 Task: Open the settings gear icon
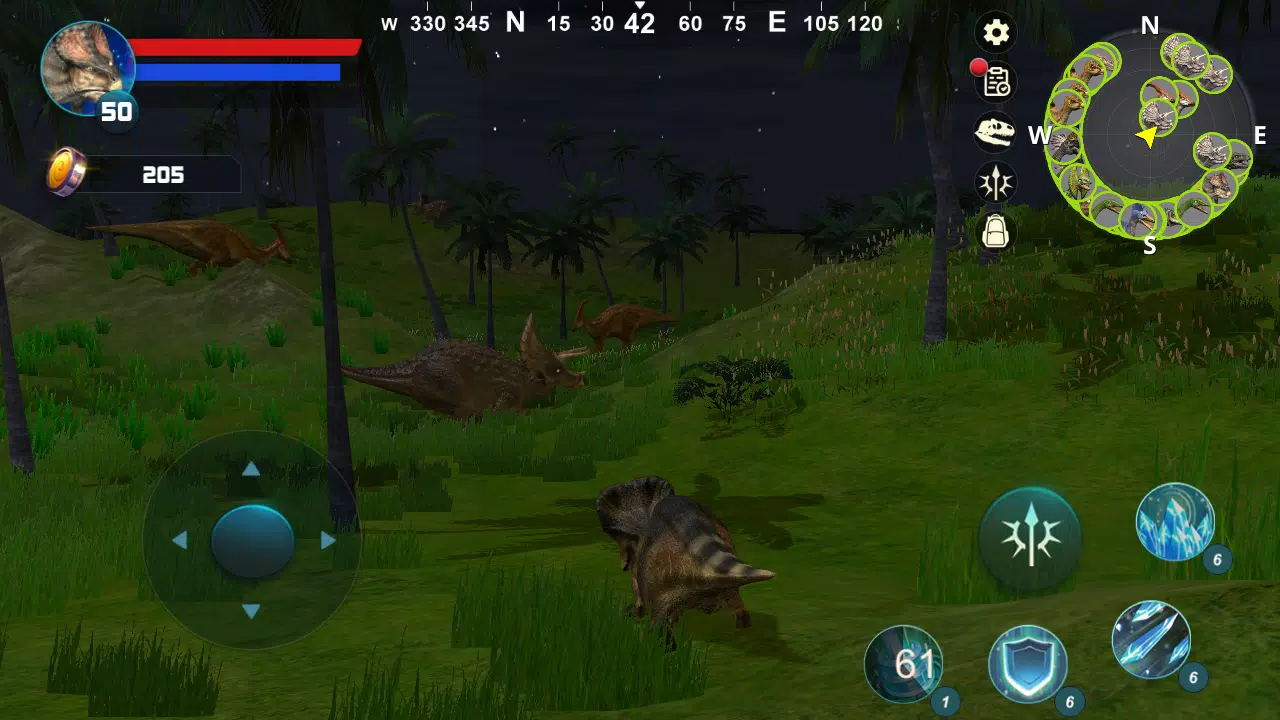995,33
